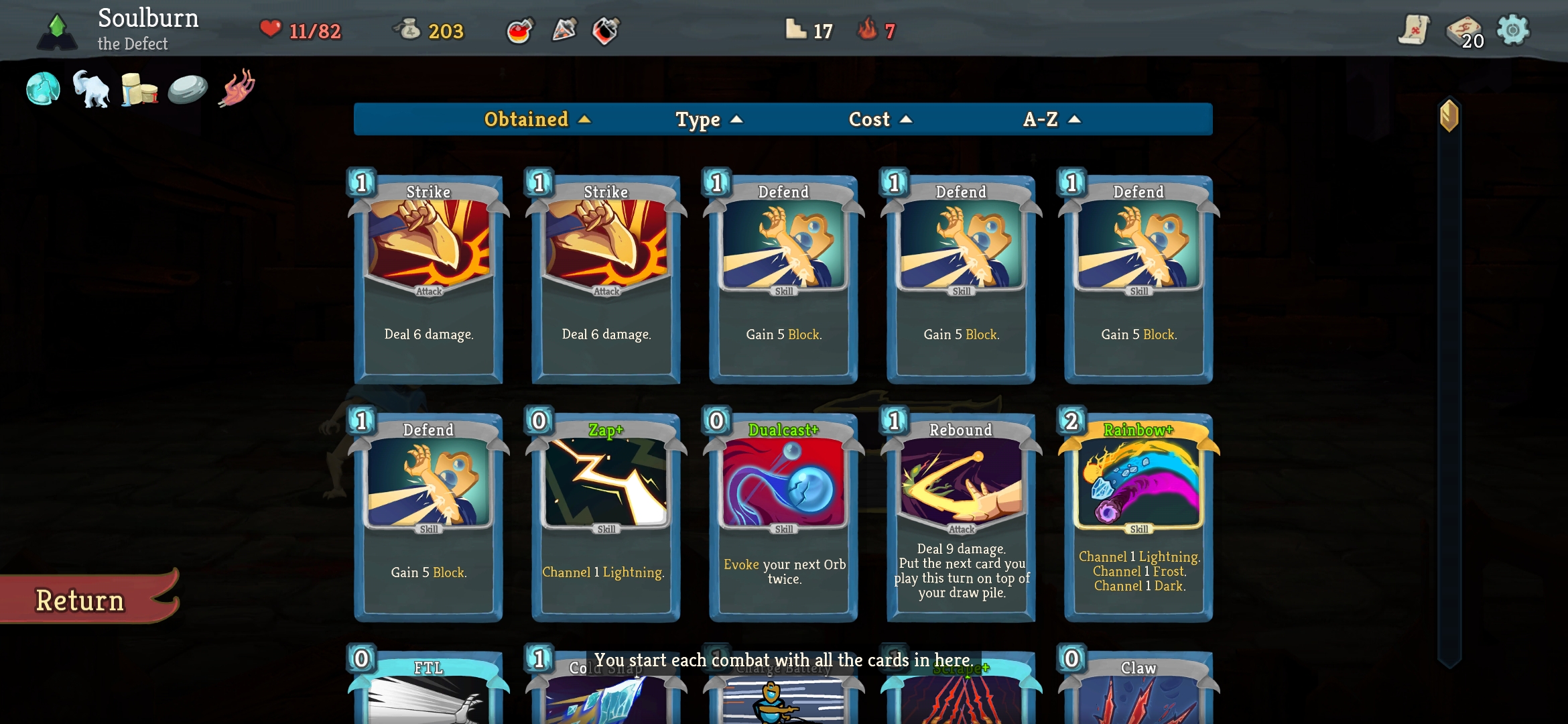Select the triangular potion in the potion belt
Image resolution: width=1568 pixels, height=724 pixels.
pos(565,29)
